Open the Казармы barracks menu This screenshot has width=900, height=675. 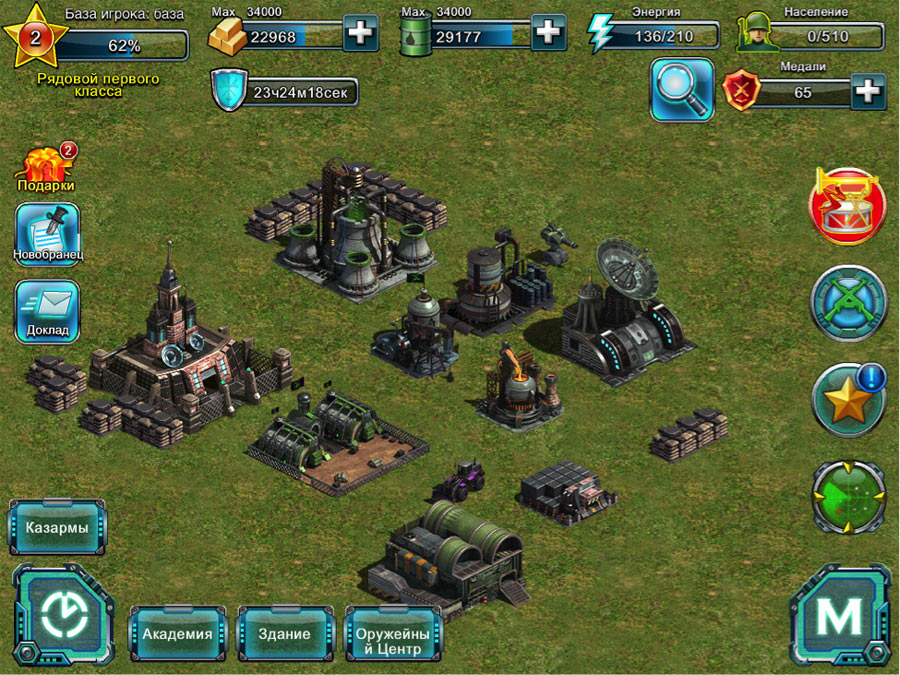click(57, 527)
